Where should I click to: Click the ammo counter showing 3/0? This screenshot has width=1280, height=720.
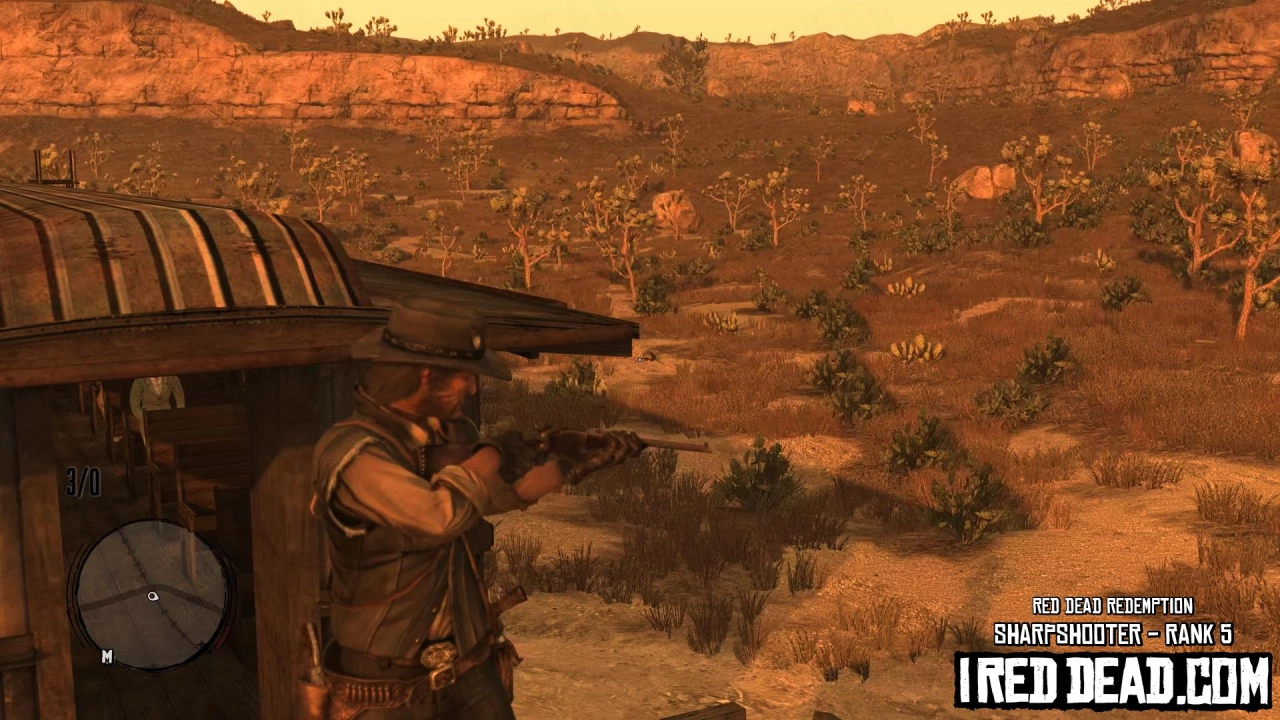[85, 481]
